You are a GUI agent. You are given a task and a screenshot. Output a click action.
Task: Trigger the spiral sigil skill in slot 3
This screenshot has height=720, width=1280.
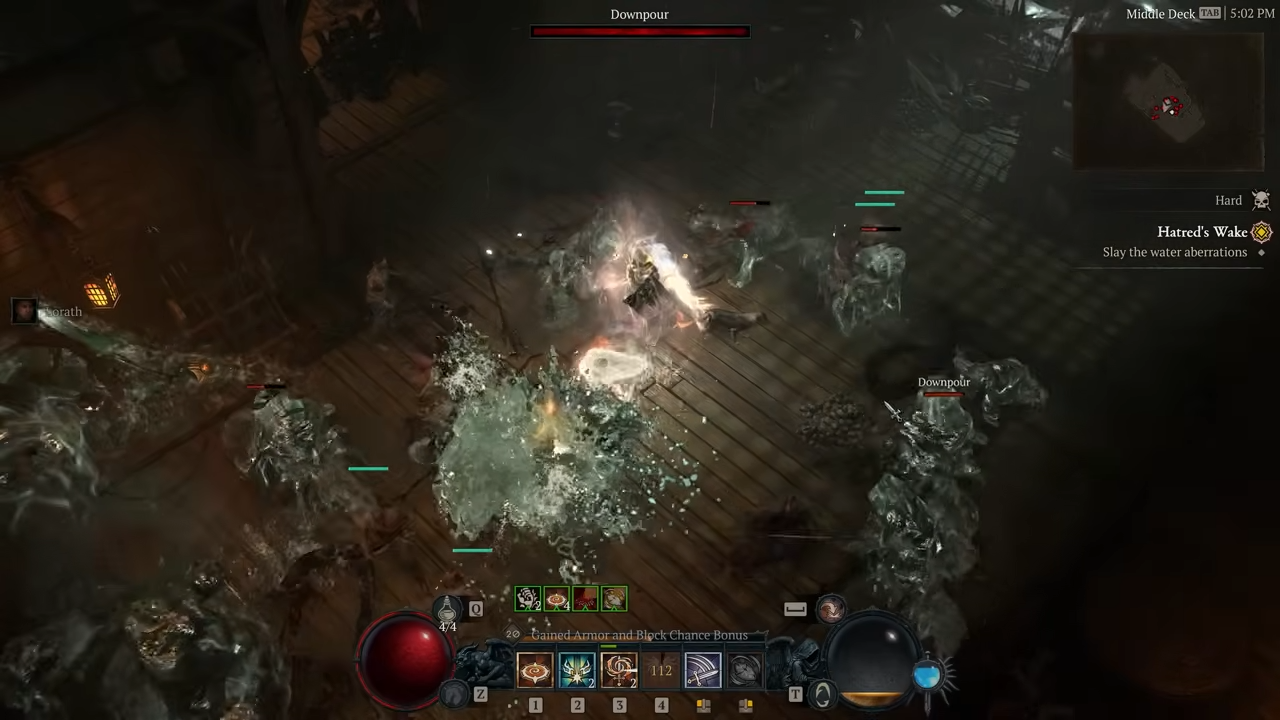pyautogui.click(x=619, y=670)
